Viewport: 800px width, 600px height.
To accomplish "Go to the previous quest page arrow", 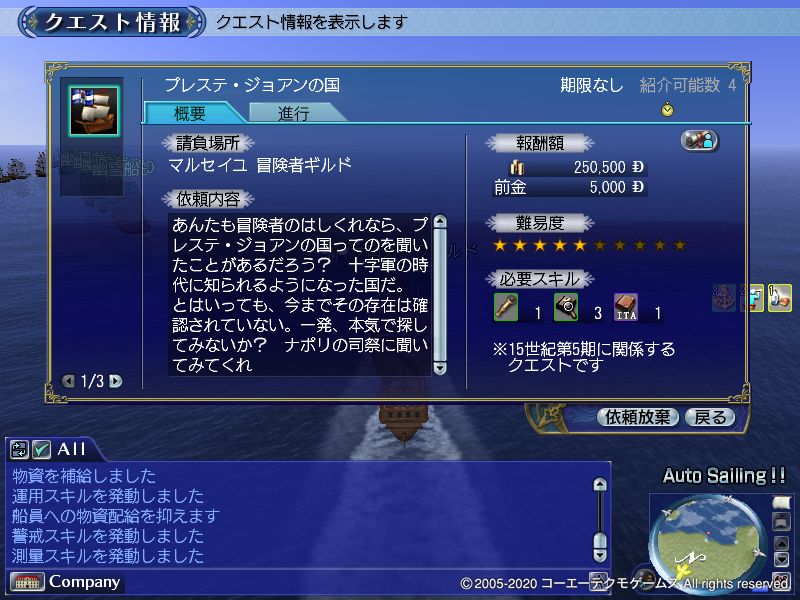I will coord(68,381).
